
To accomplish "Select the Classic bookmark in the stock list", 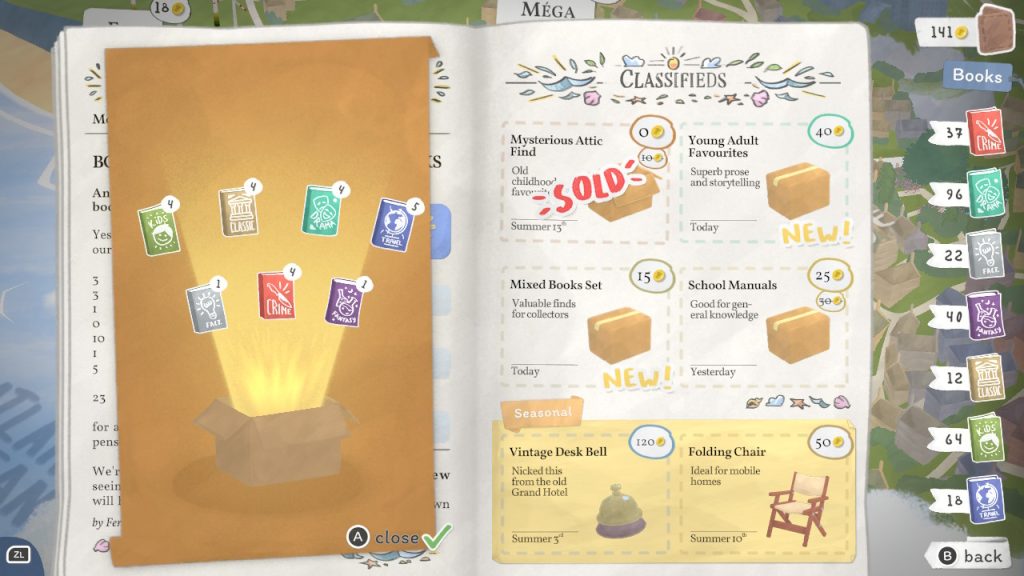I will 986,378.
